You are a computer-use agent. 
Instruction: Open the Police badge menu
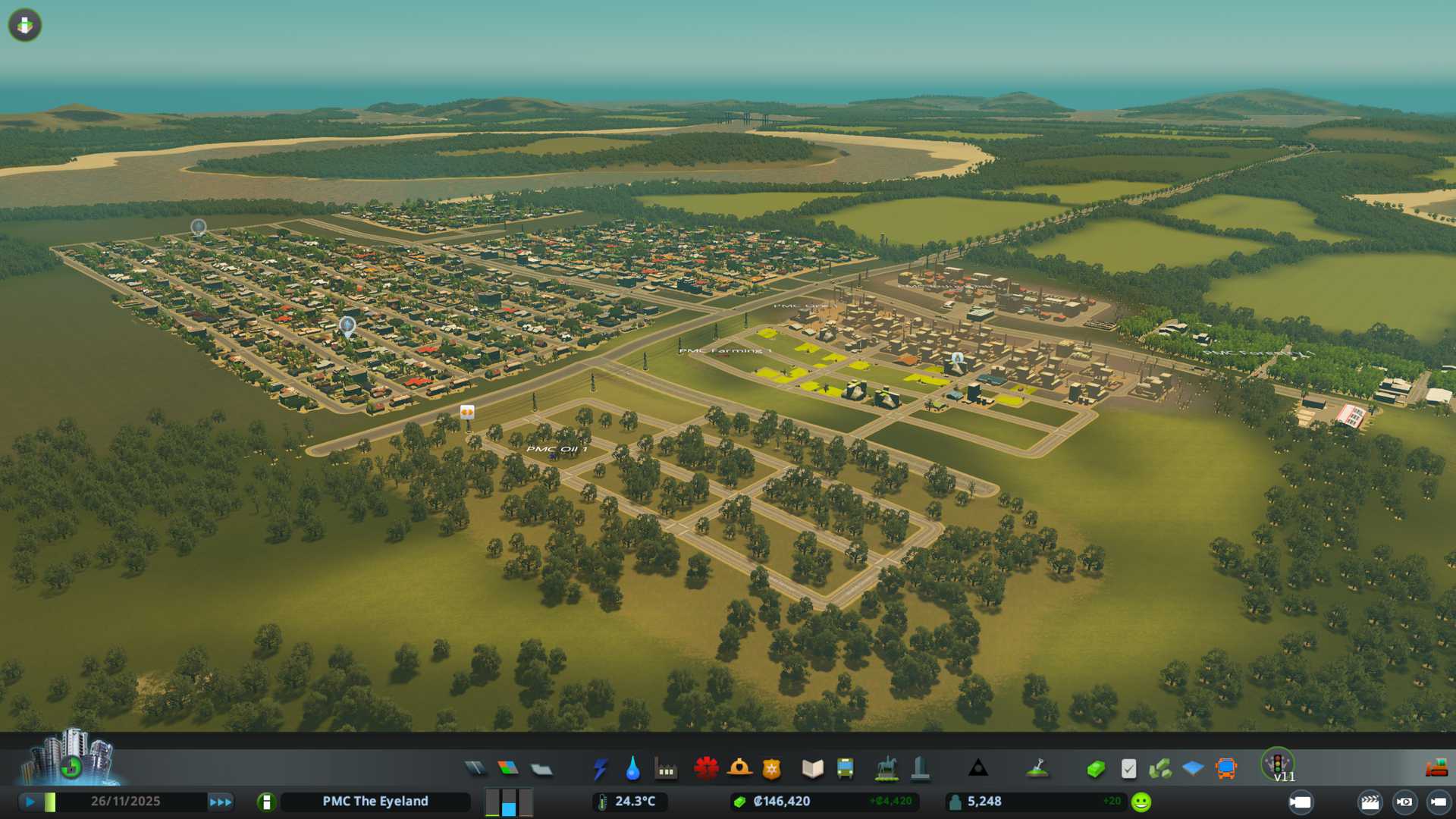(x=771, y=769)
